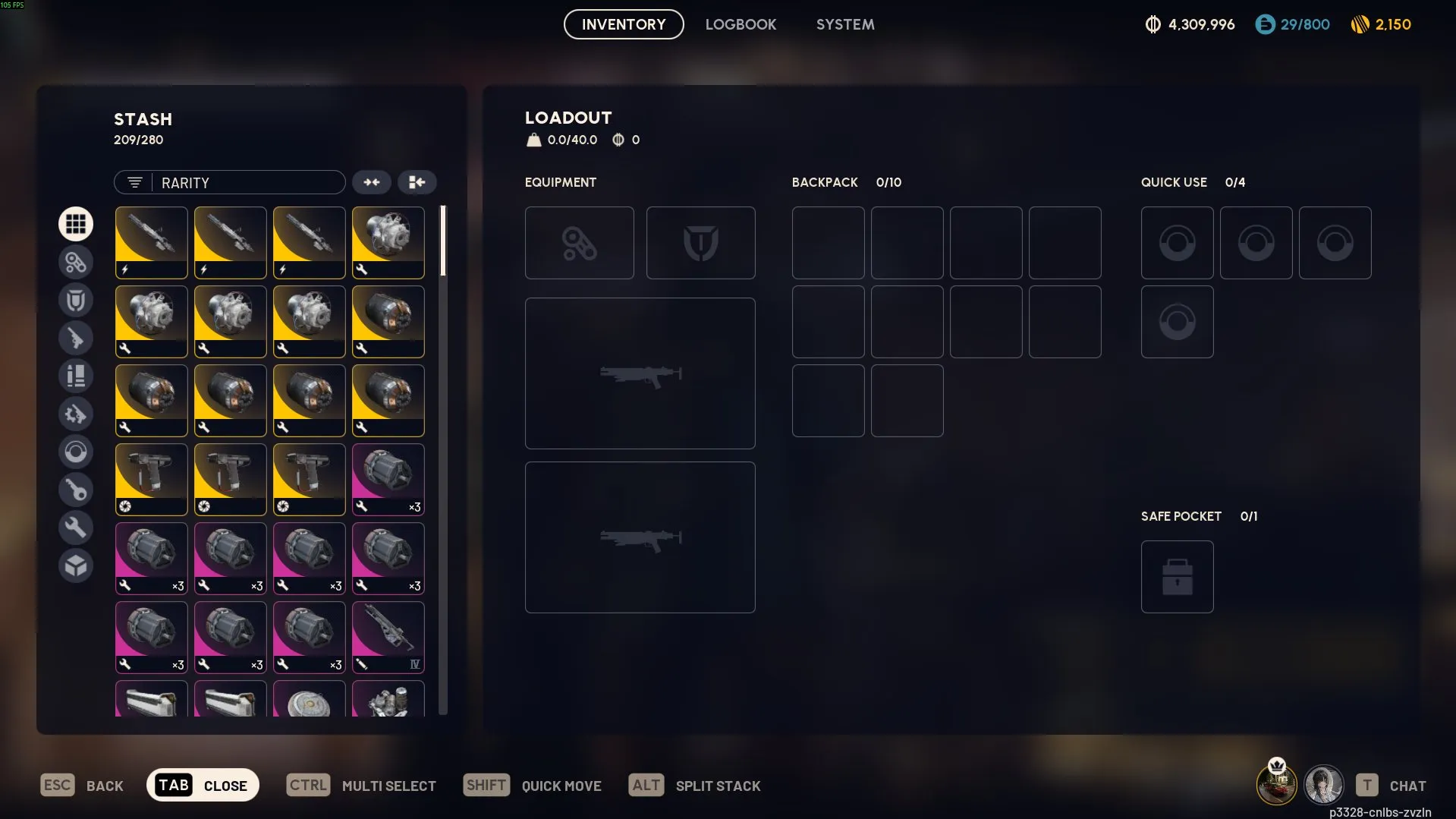The image size is (1456, 819).
Task: Click the move-all-to-stash arrow button
Action: tap(417, 182)
